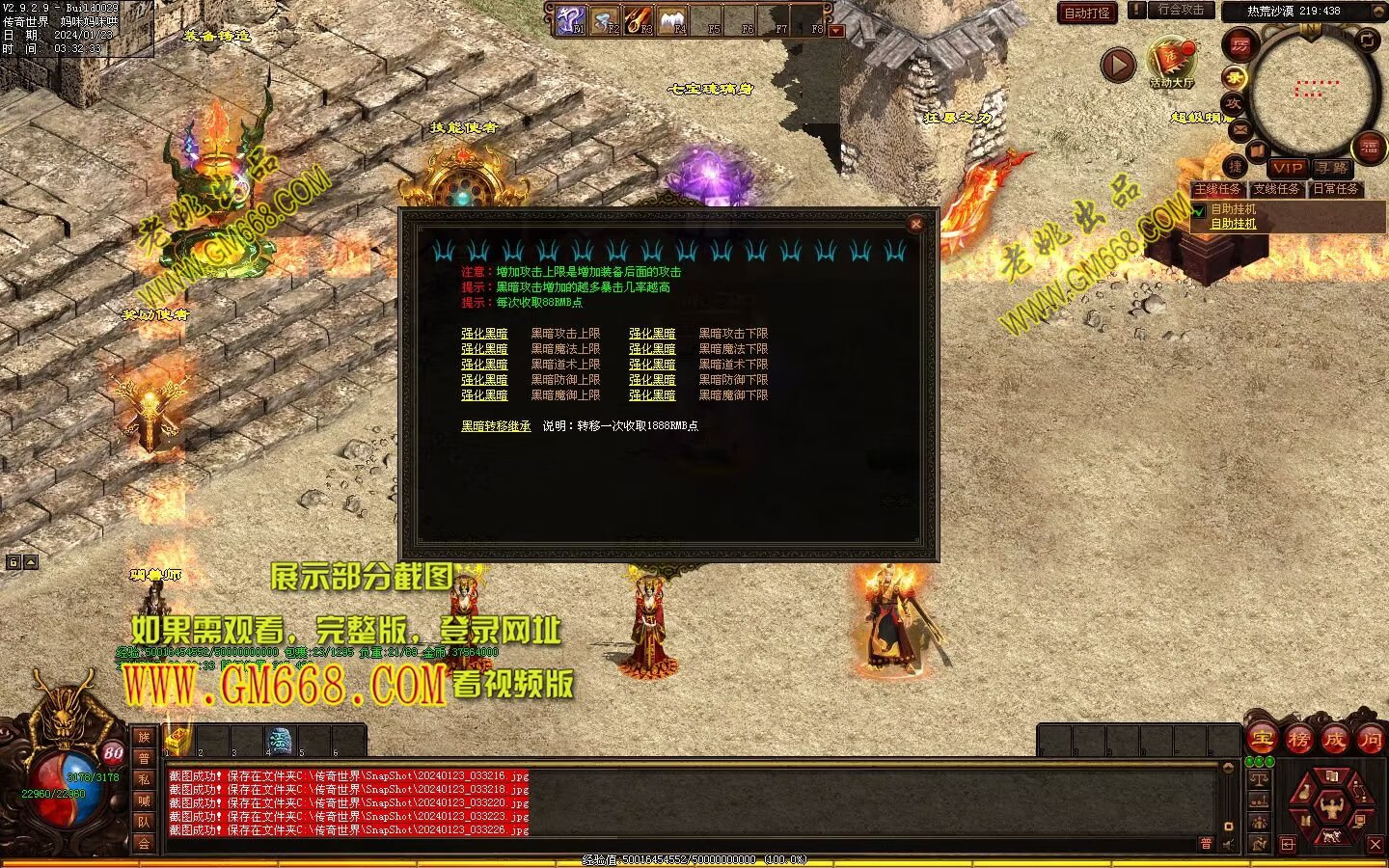Switch to the 主线任务 tab
The width and height of the screenshot is (1389, 868).
pos(1217,189)
